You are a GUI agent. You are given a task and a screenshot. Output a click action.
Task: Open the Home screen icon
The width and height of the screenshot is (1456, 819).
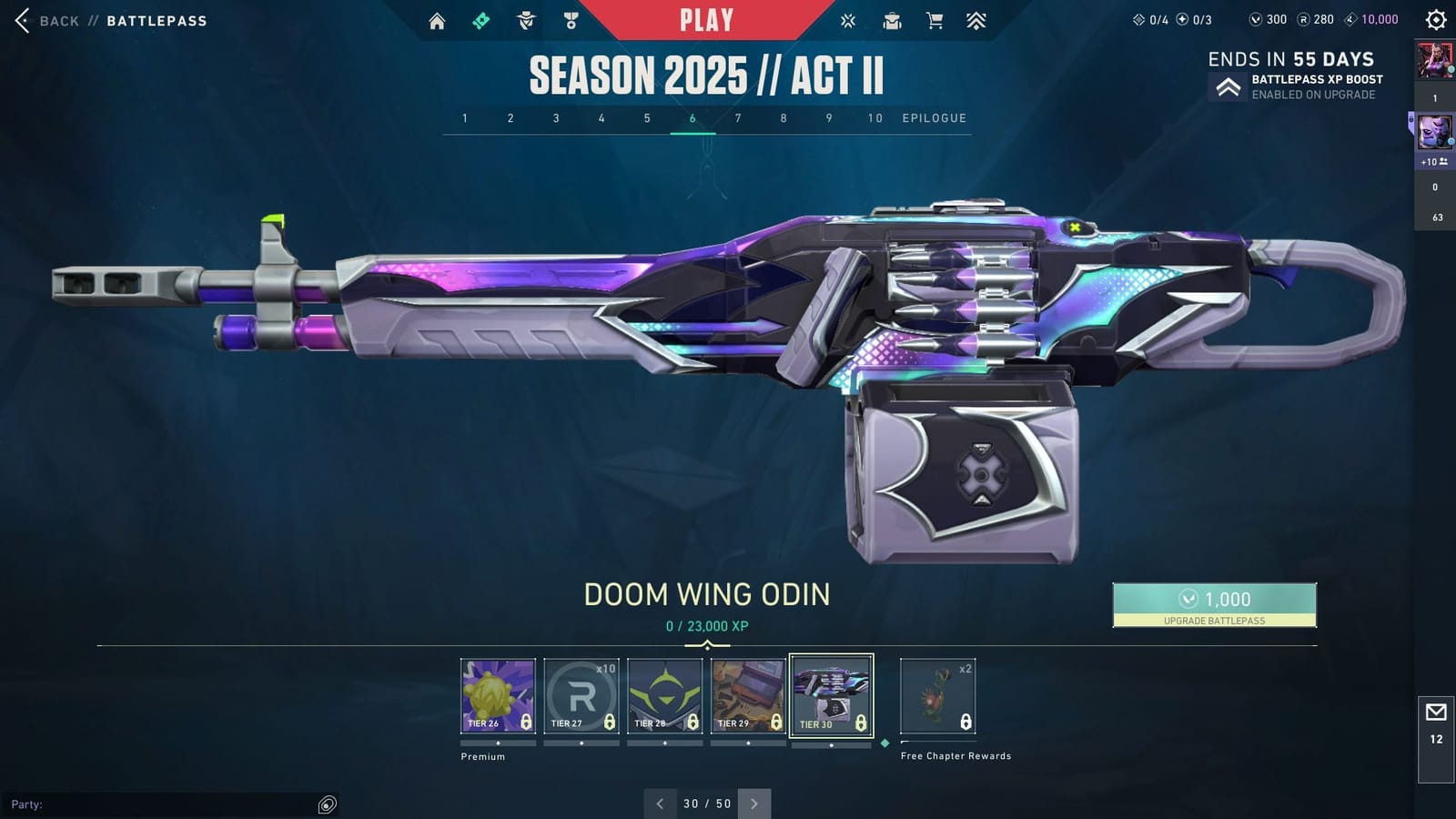pyautogui.click(x=437, y=20)
